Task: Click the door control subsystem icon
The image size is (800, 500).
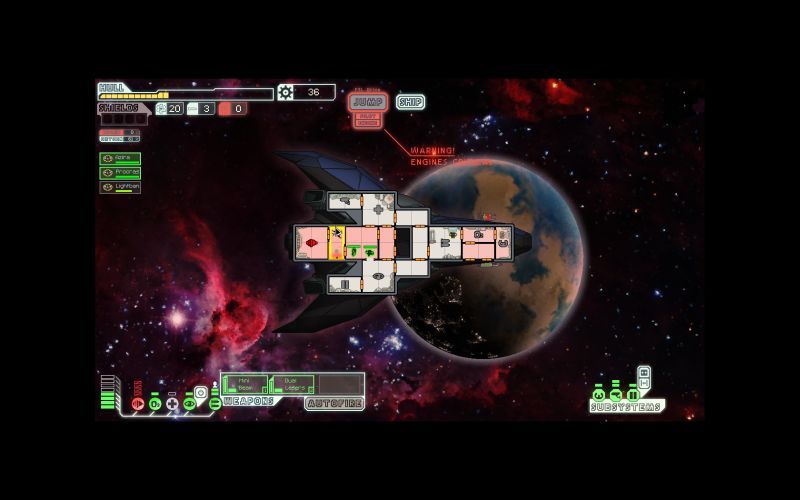Action: (631, 394)
